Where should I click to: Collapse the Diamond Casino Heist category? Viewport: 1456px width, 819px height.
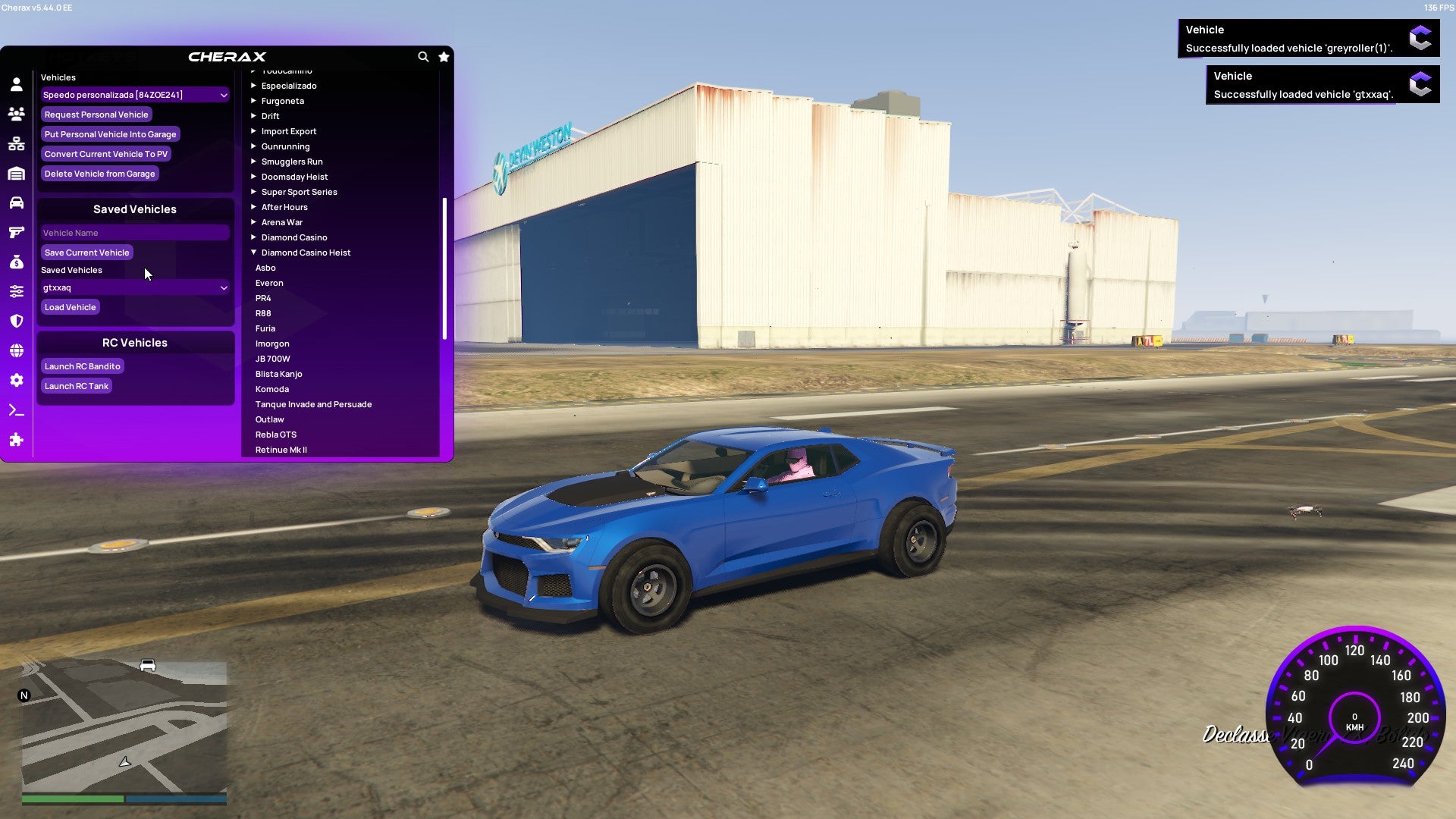pyautogui.click(x=306, y=252)
